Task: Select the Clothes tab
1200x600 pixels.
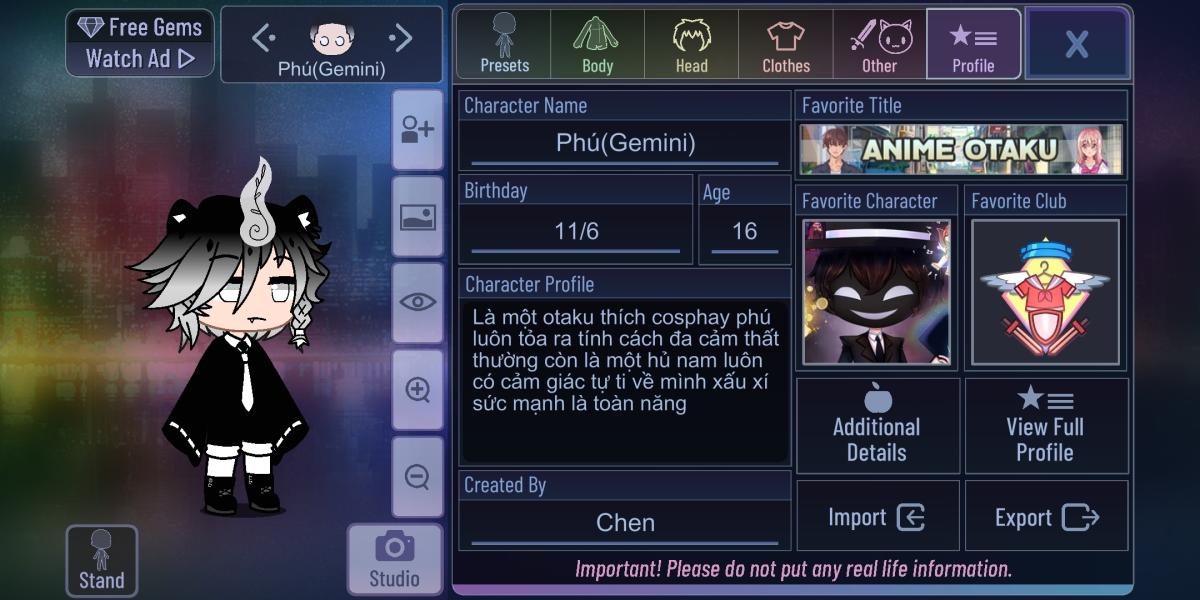Action: (x=786, y=45)
